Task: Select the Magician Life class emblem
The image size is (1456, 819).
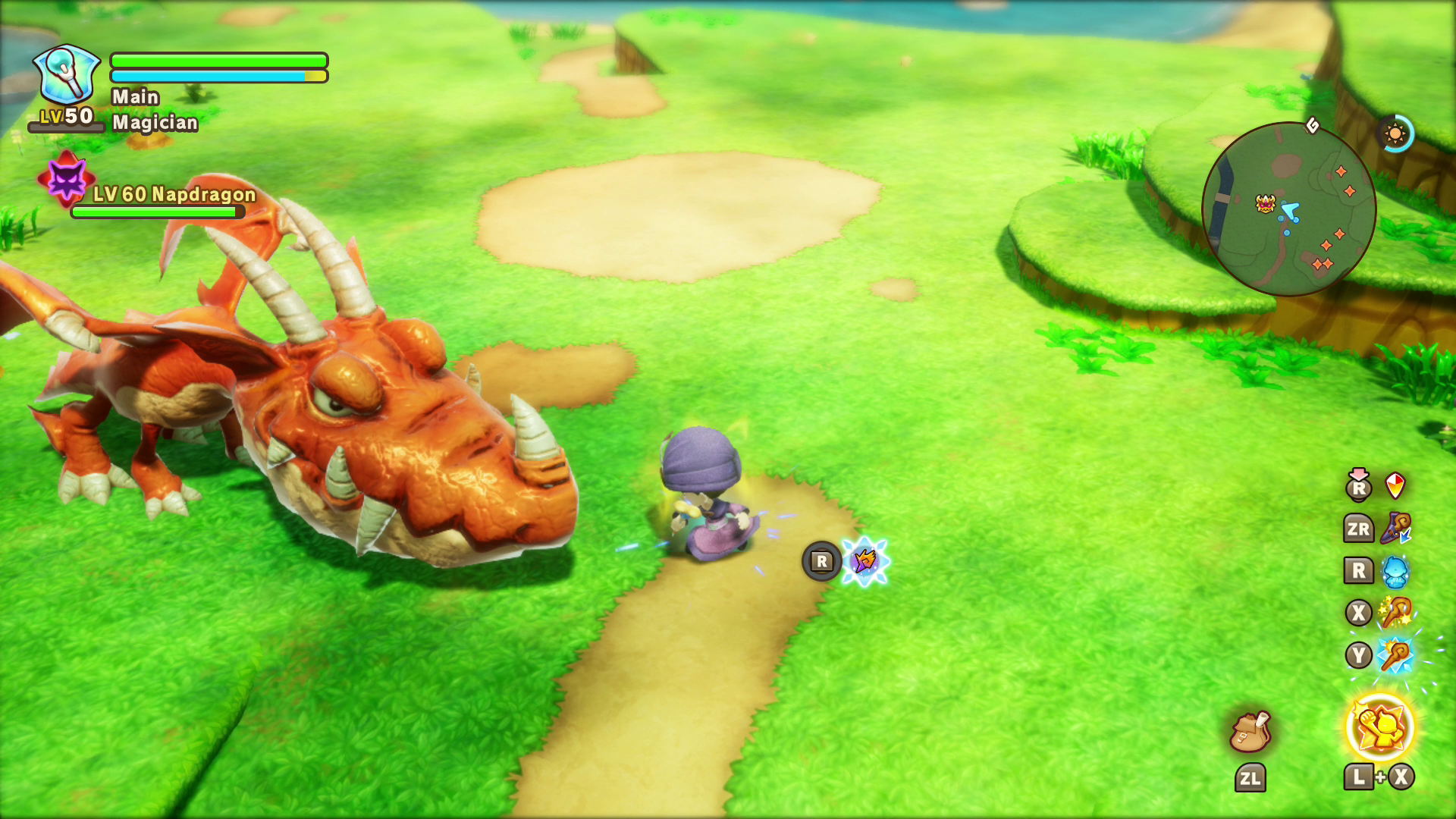Action: [x=67, y=74]
